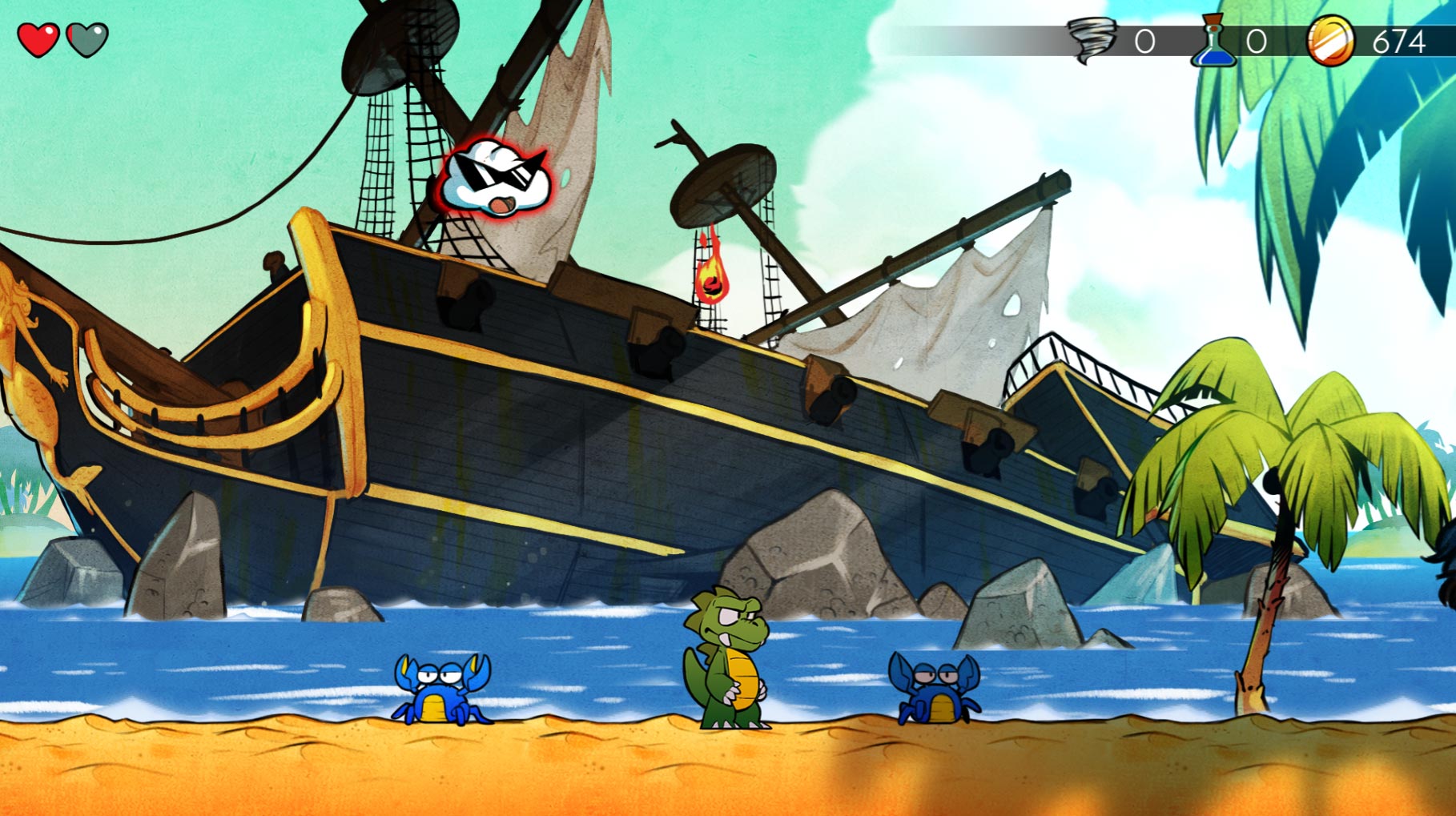The height and width of the screenshot is (816, 1456).
Task: Click the gold coin icon
Action: click(x=1330, y=41)
